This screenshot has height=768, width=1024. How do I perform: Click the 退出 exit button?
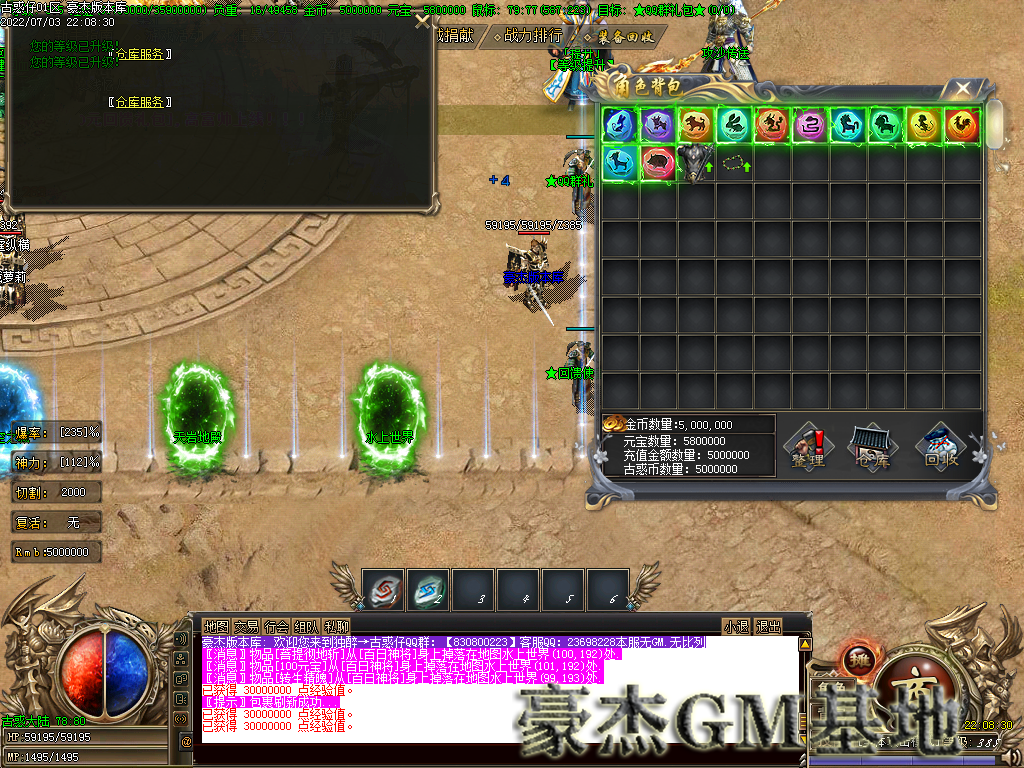pos(768,627)
